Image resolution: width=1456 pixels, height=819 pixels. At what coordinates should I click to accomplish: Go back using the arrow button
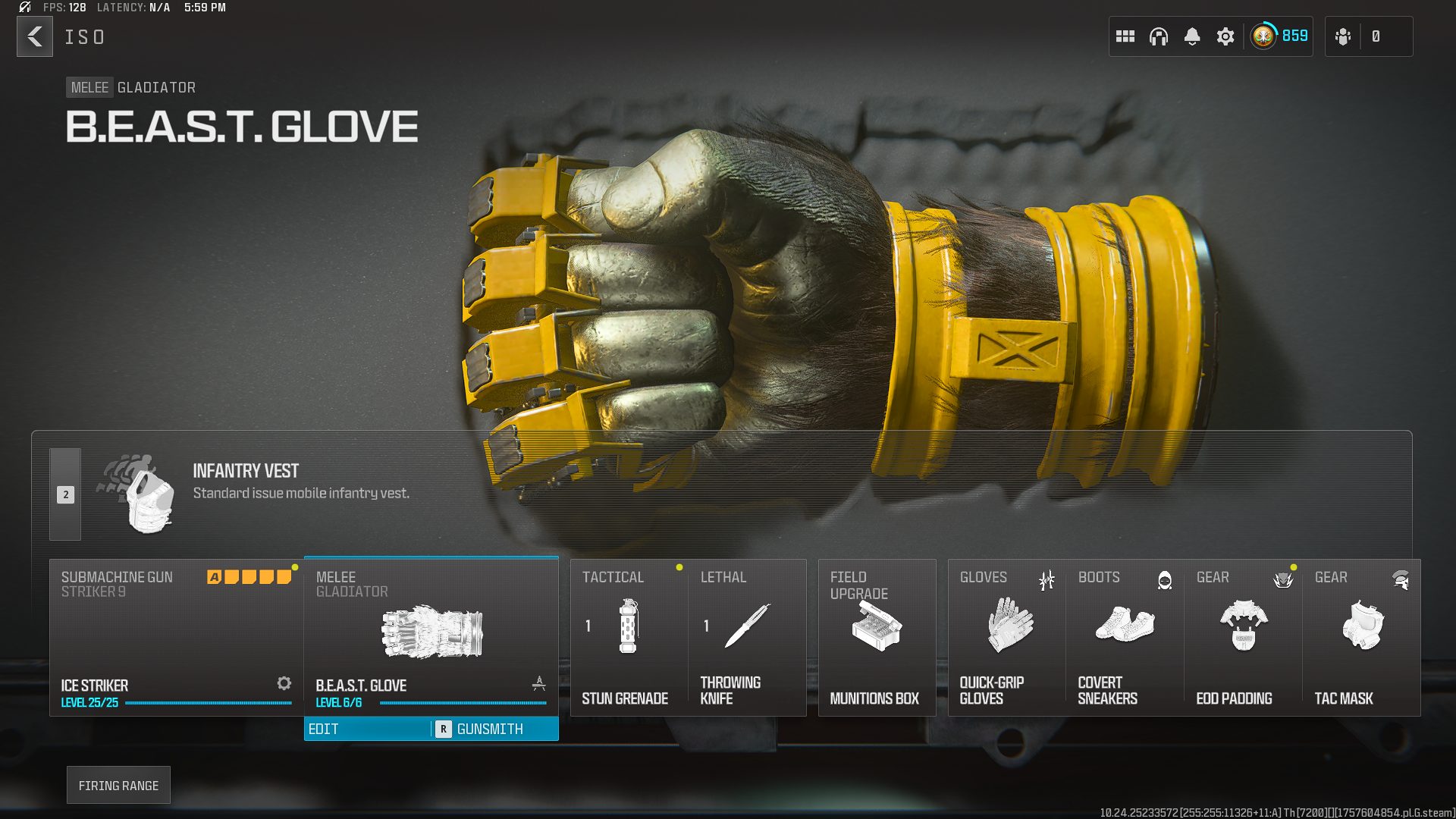(35, 36)
